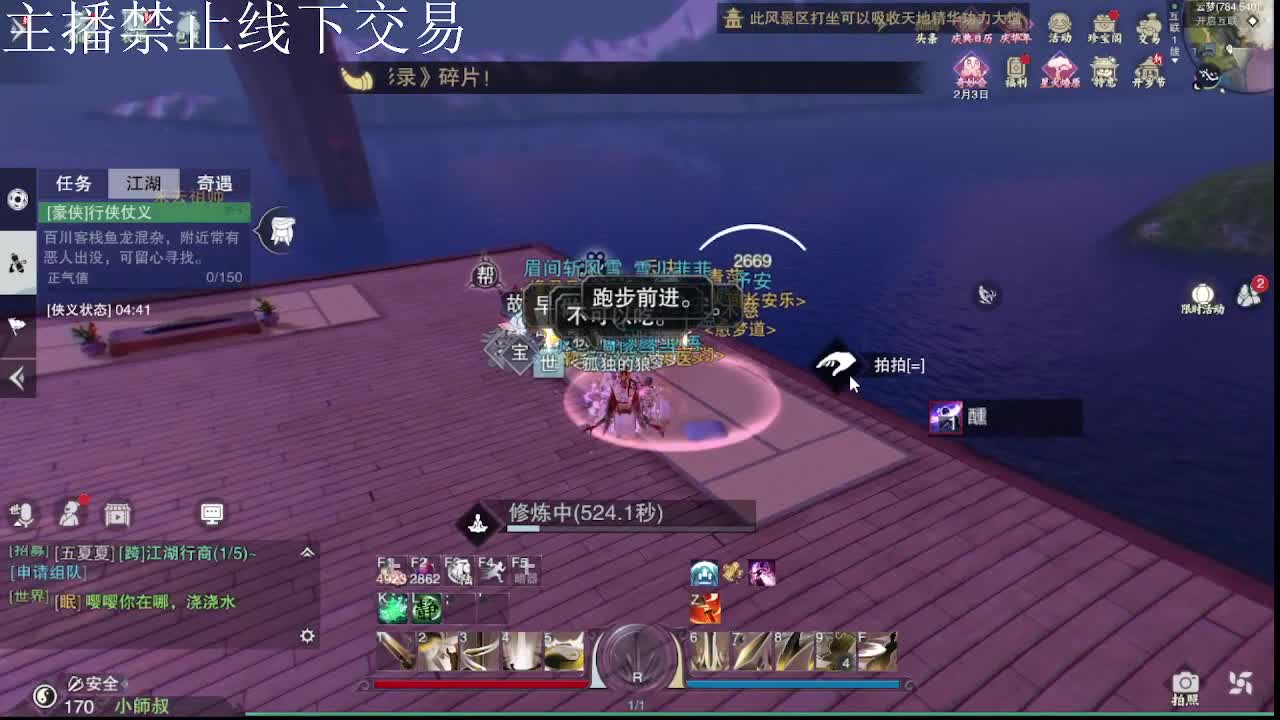The height and width of the screenshot is (720, 1280).
Task: Click the 申请组队 team request link
Action: pyautogui.click(x=47, y=572)
